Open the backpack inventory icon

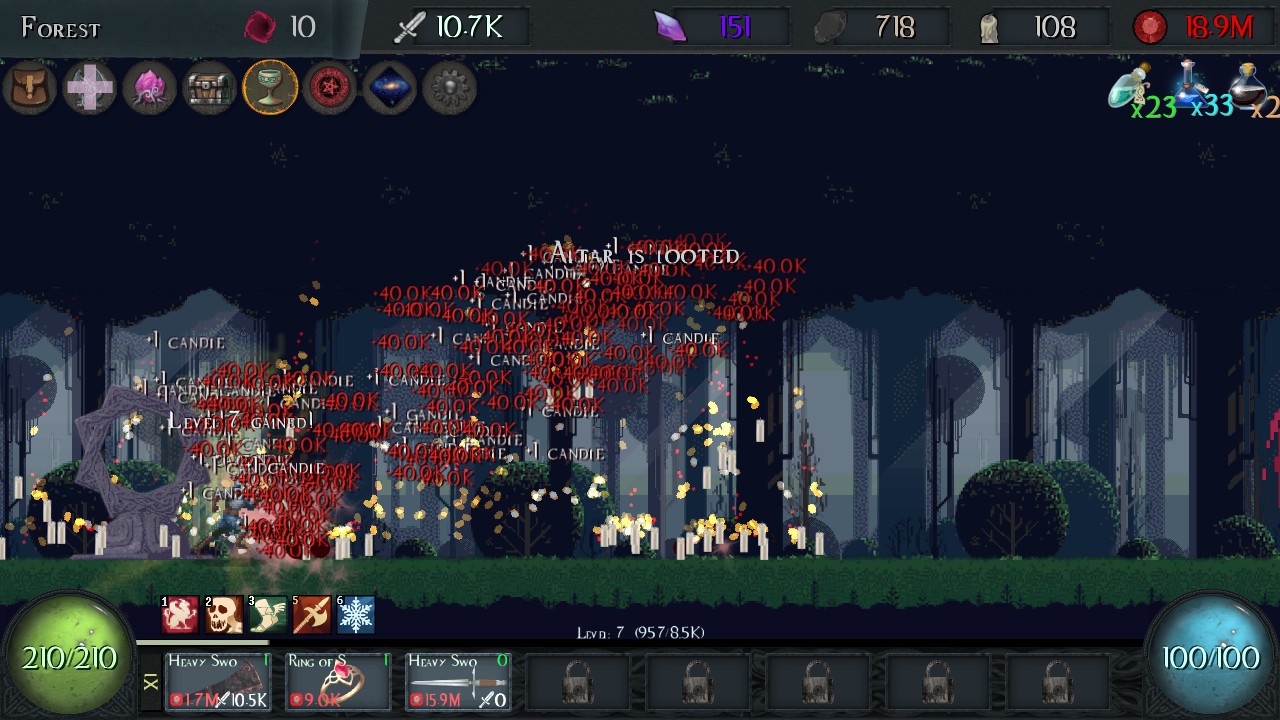pos(29,88)
